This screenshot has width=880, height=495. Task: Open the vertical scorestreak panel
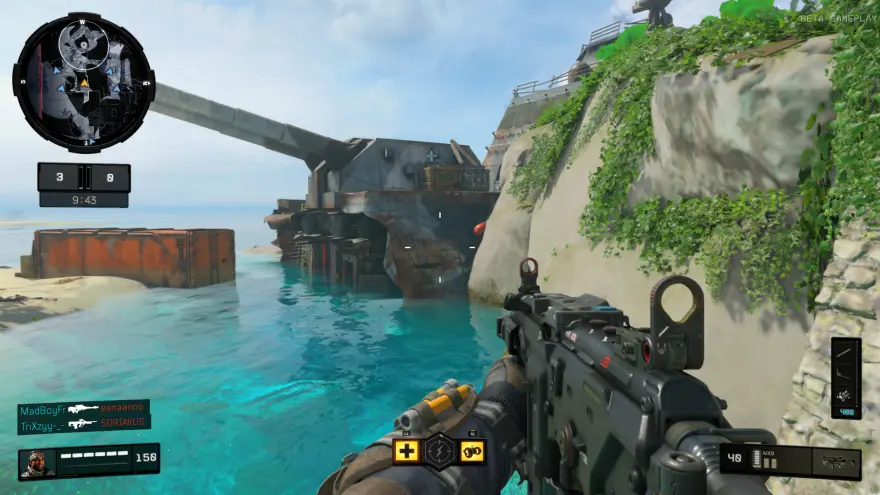click(x=845, y=377)
